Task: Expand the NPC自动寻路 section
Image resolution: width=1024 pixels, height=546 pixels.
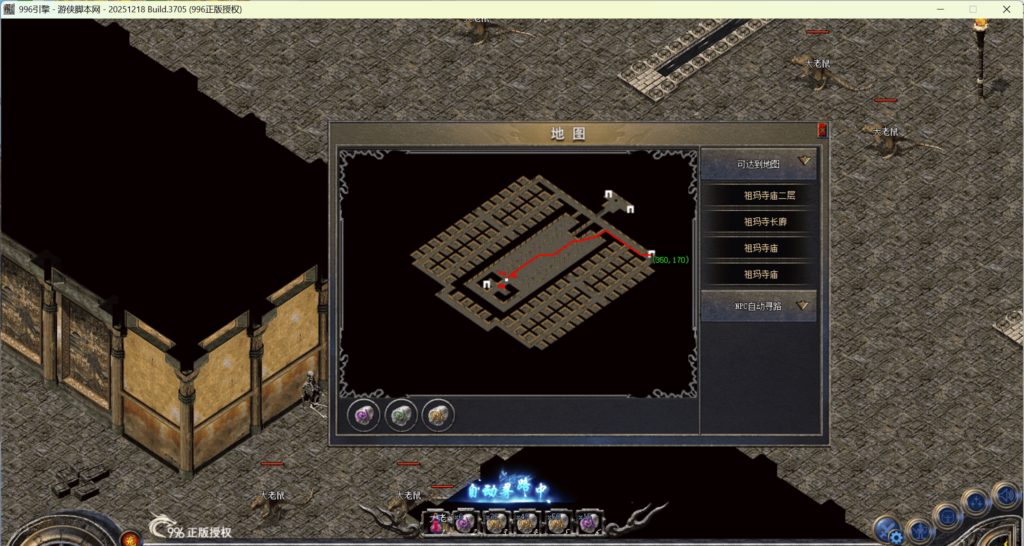Action: [759, 305]
